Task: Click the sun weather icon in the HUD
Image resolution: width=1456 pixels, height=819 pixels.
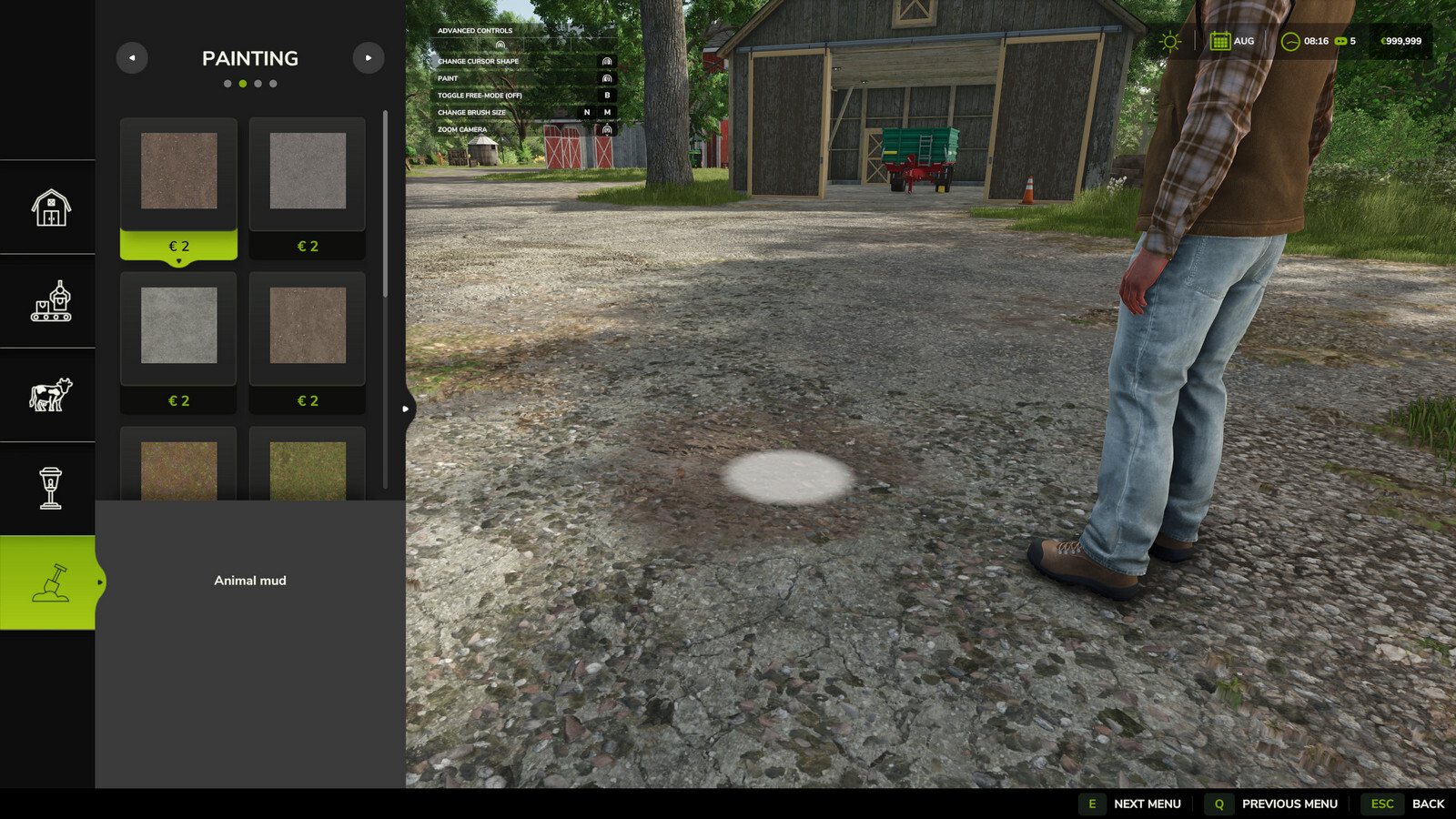Action: pos(1169,41)
